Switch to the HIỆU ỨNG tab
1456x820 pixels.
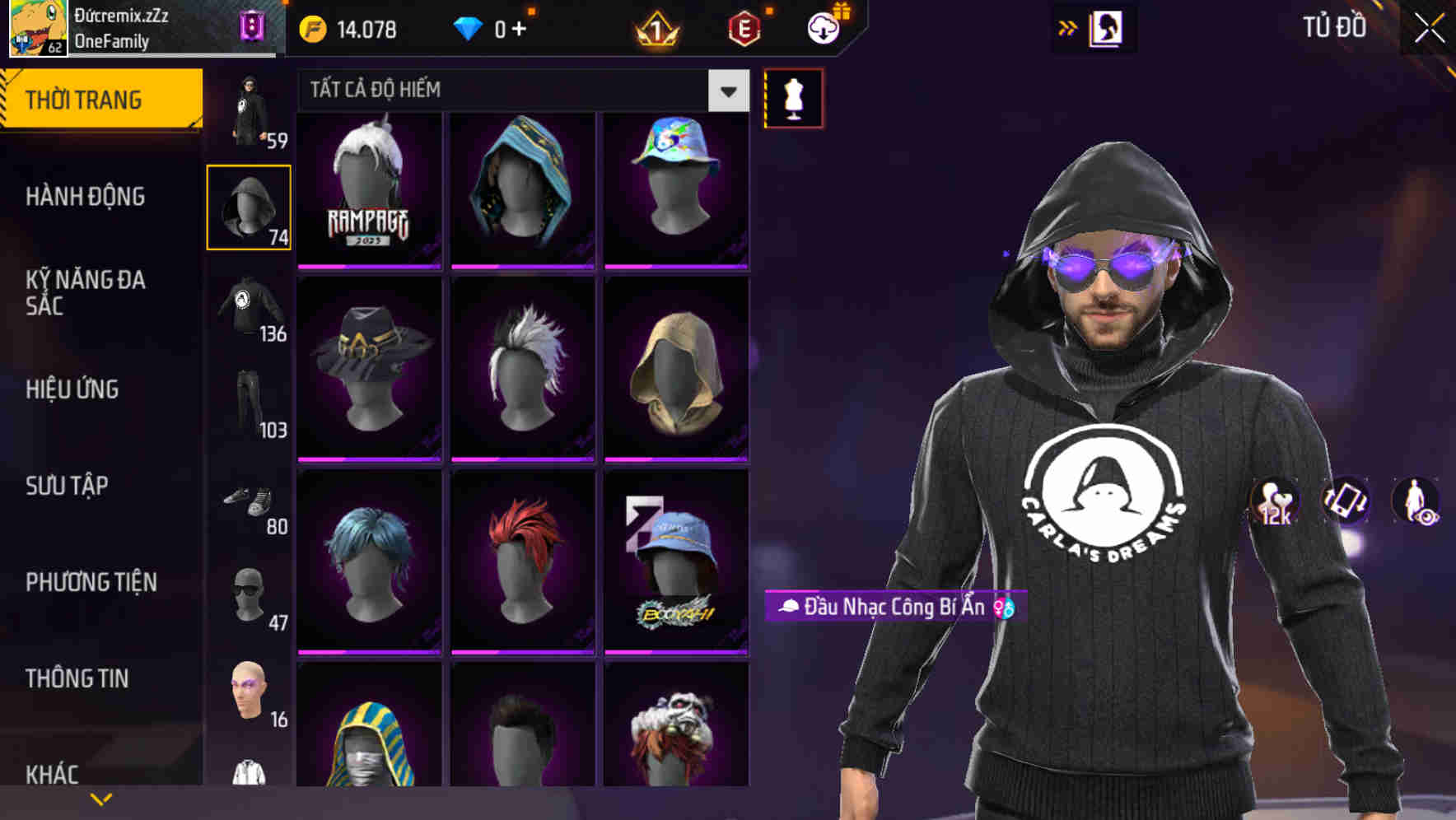pos(72,389)
